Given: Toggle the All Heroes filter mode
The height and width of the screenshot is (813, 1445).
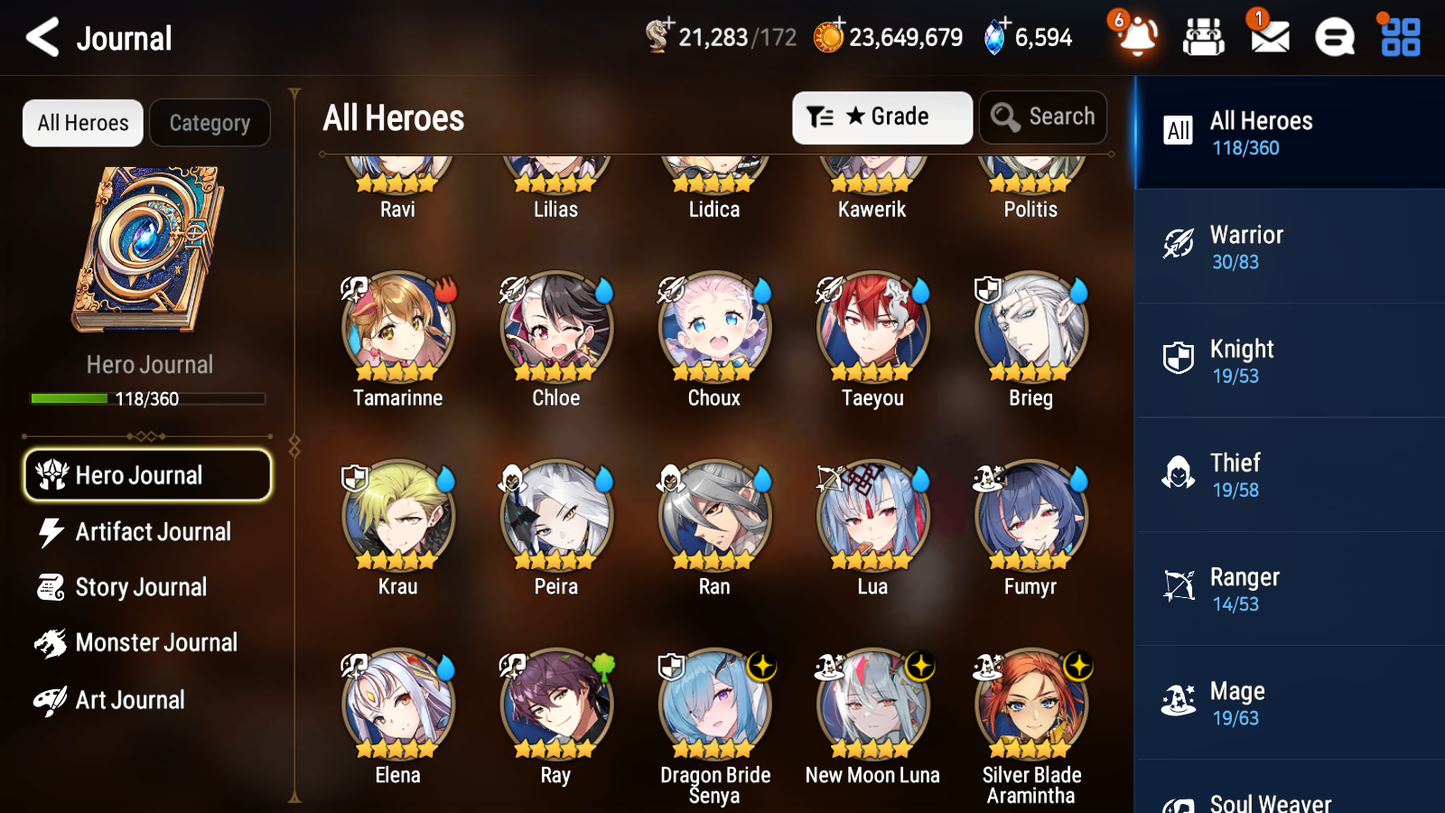Looking at the screenshot, I should click(x=82, y=122).
